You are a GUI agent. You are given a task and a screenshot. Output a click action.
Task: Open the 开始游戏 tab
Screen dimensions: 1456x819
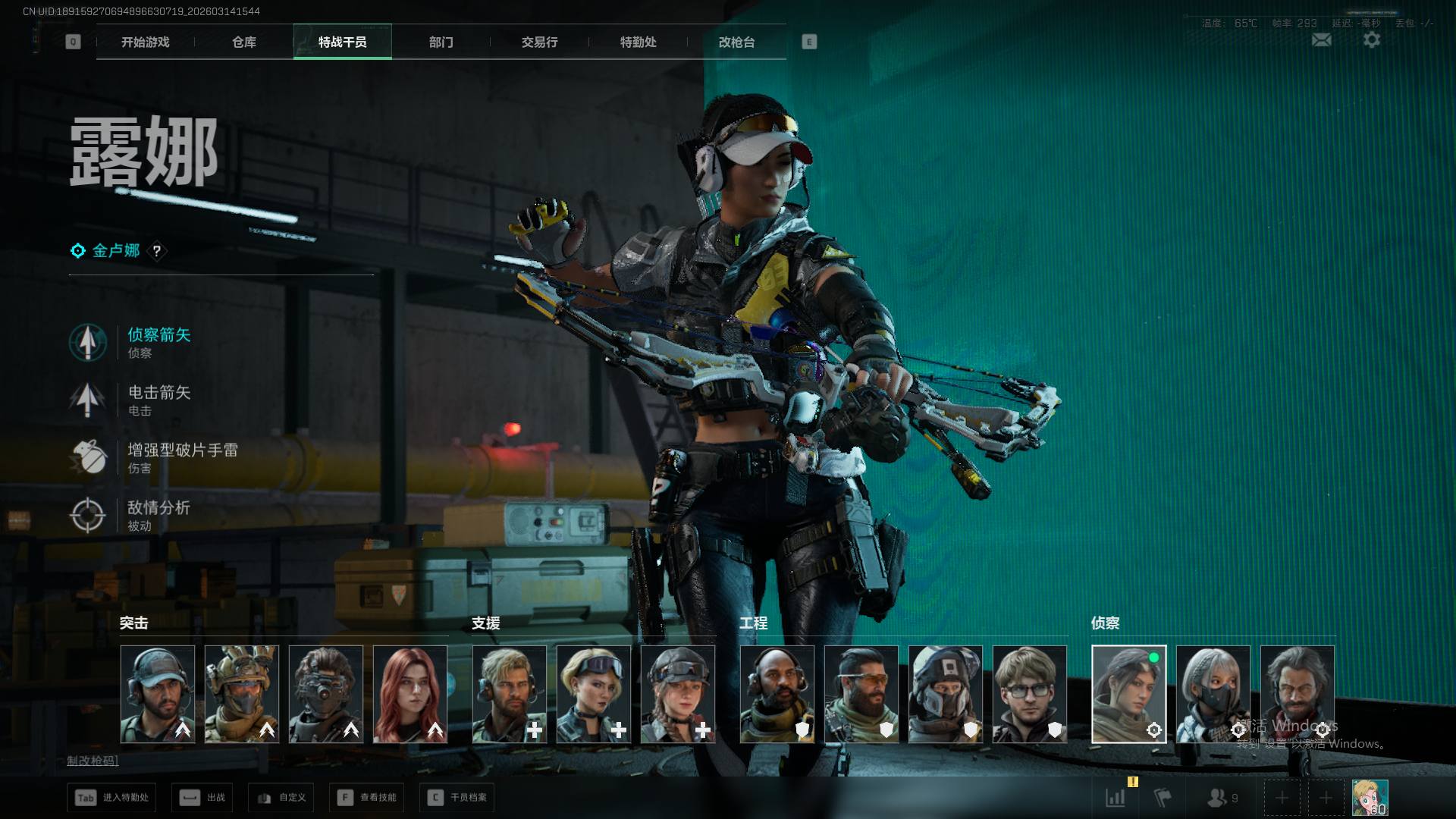point(145,42)
